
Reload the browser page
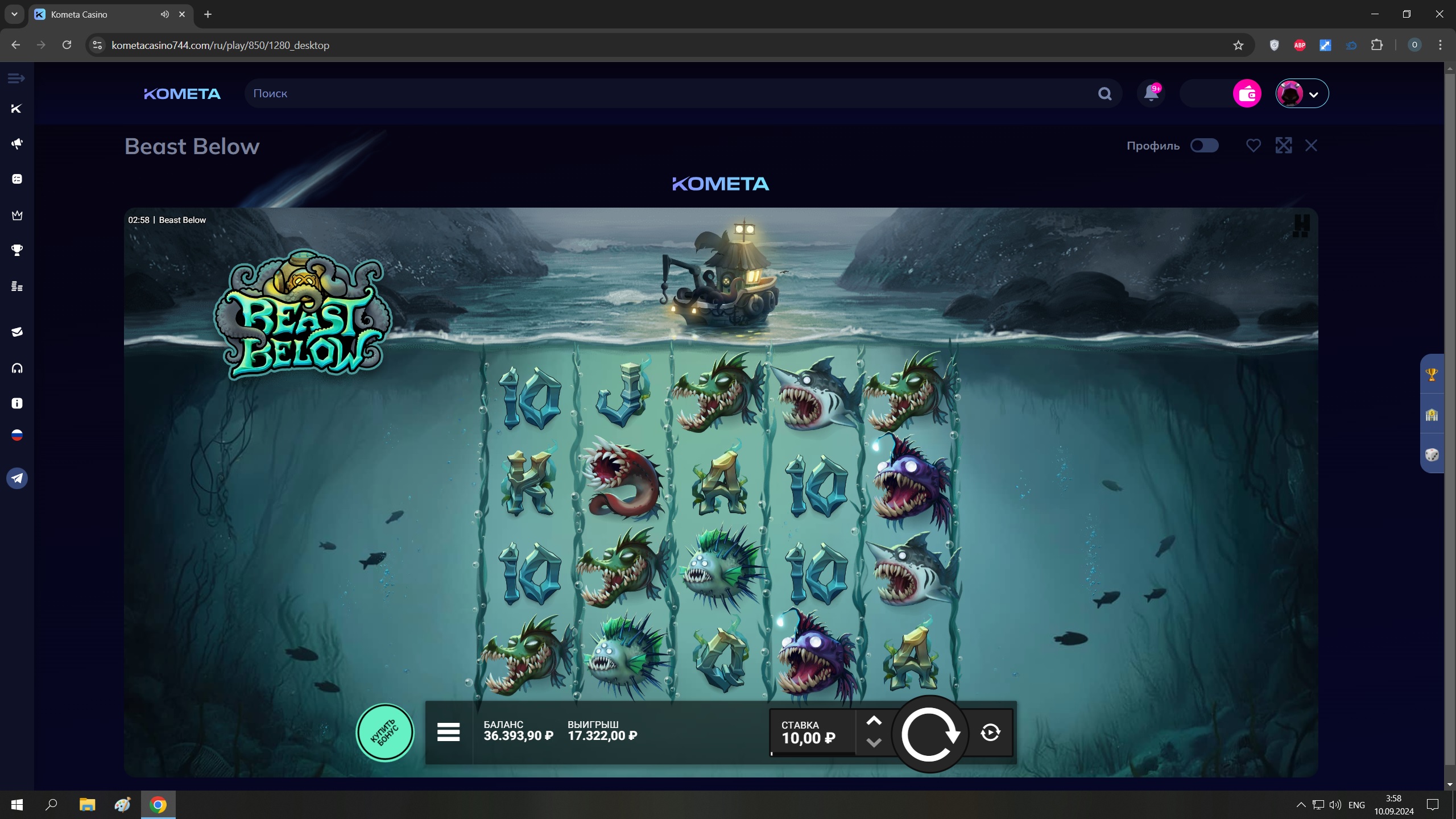[x=67, y=45]
